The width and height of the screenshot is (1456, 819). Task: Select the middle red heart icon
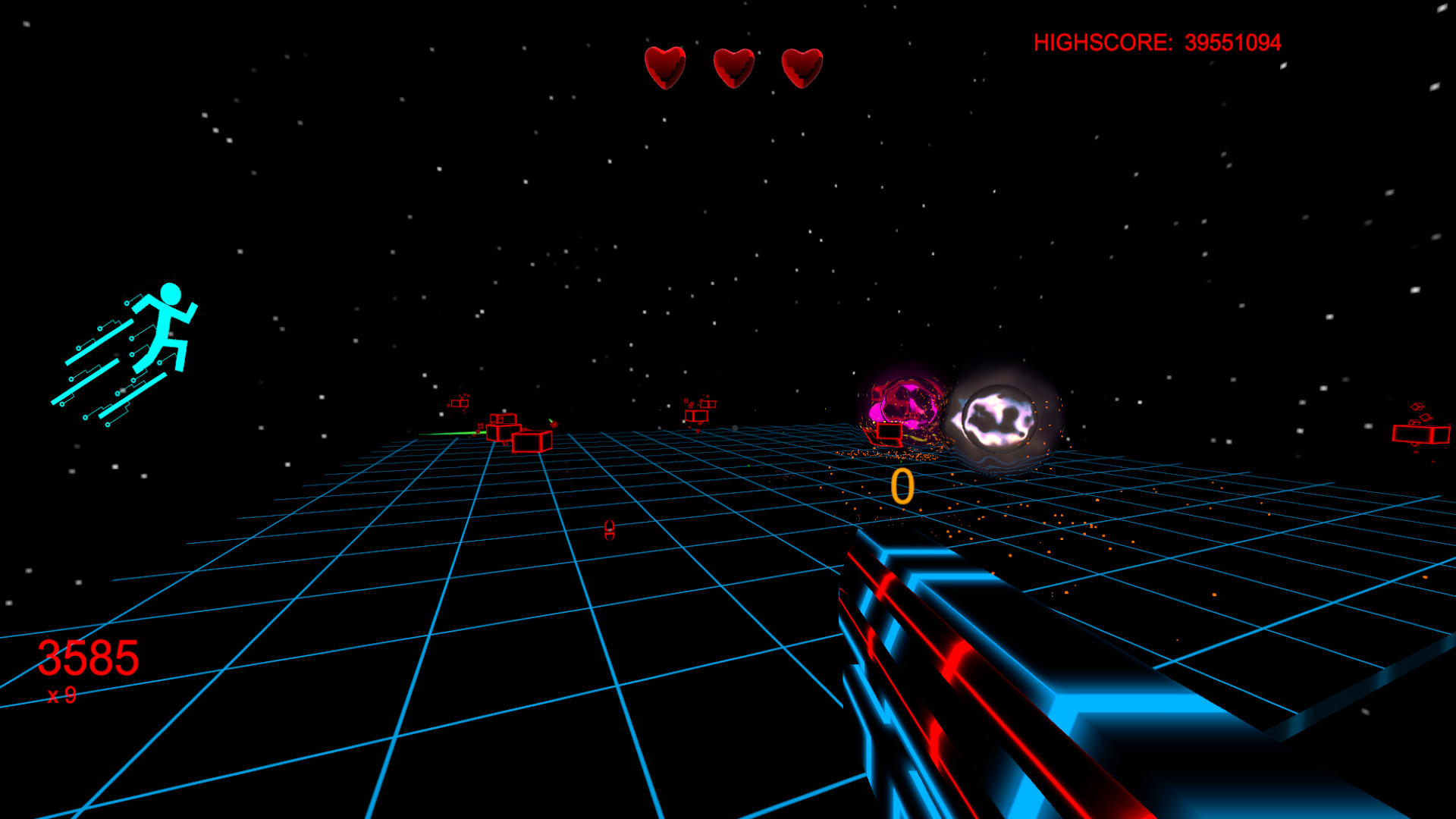[733, 68]
